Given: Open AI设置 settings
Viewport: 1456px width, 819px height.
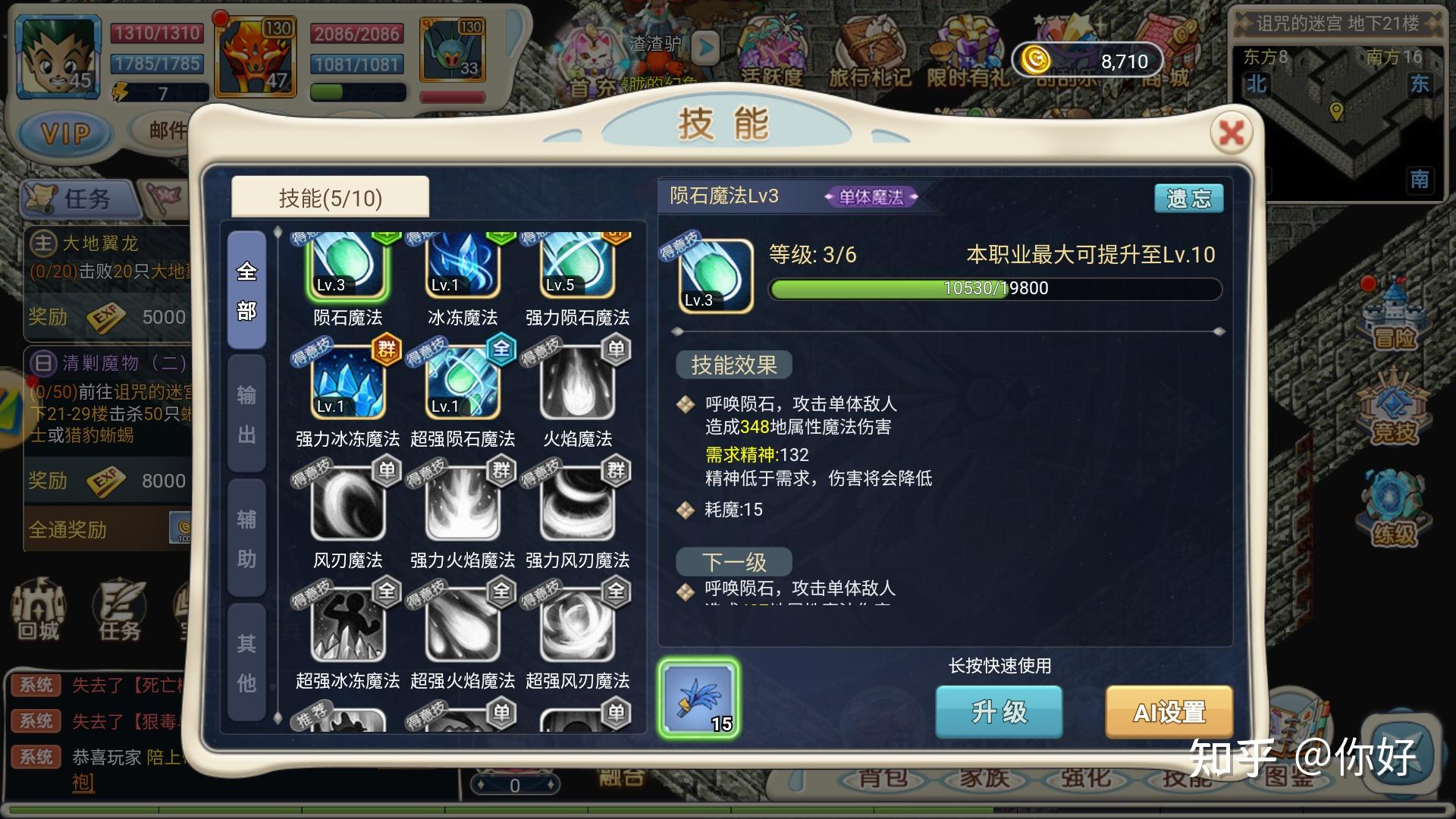Looking at the screenshot, I should 1169,711.
